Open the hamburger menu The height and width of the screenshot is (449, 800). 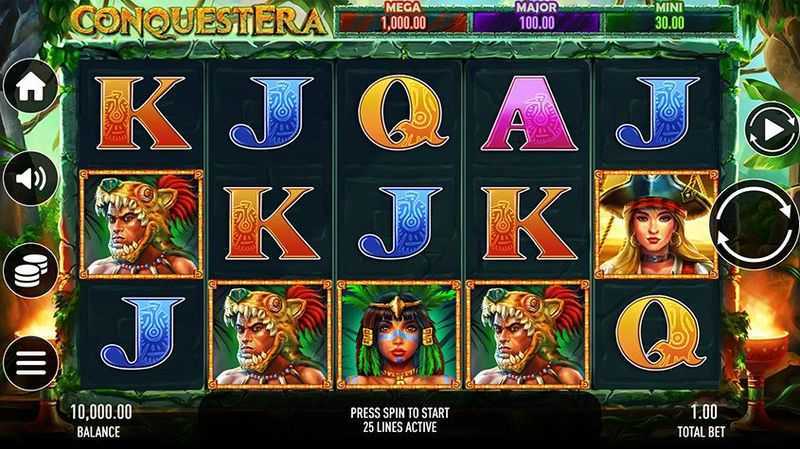30,362
